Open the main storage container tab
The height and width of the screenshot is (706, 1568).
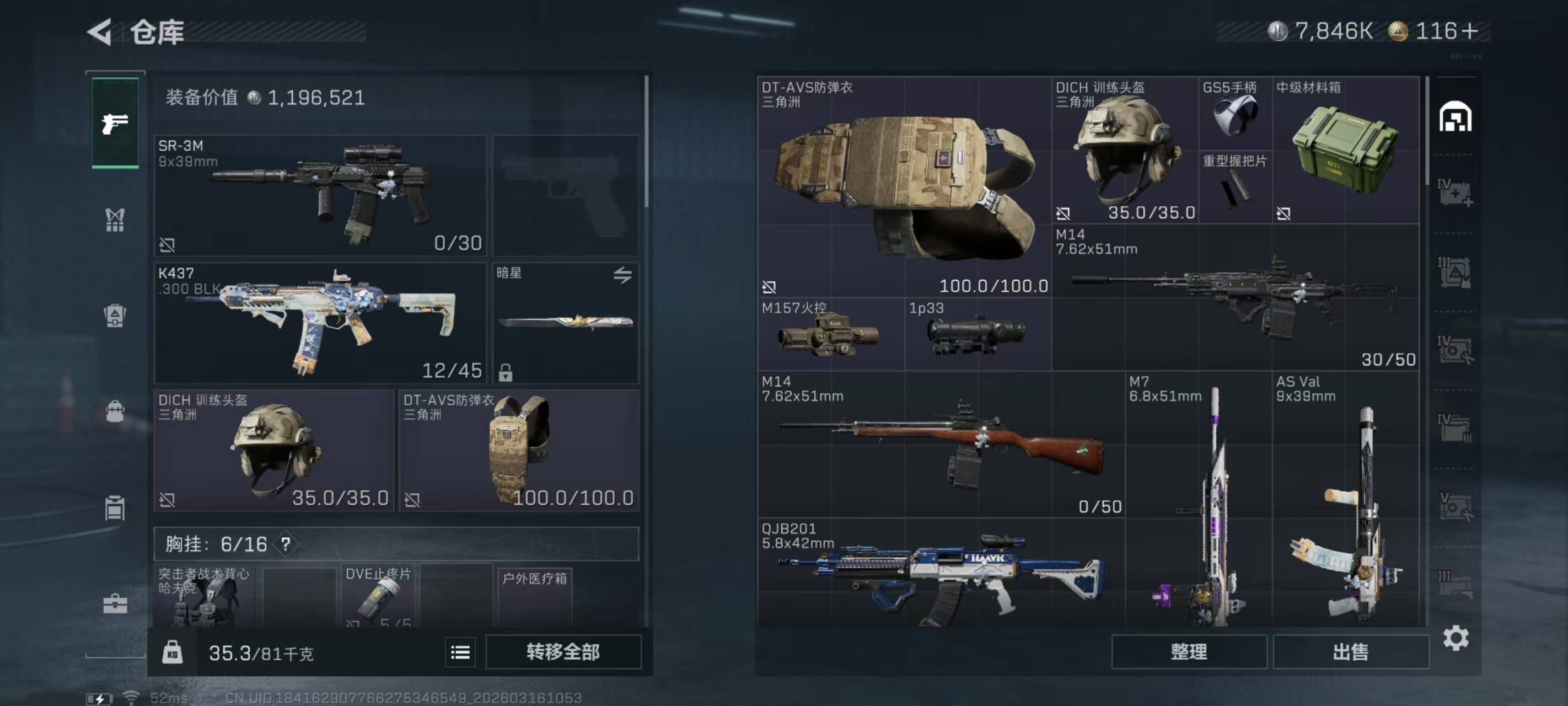[1455, 117]
